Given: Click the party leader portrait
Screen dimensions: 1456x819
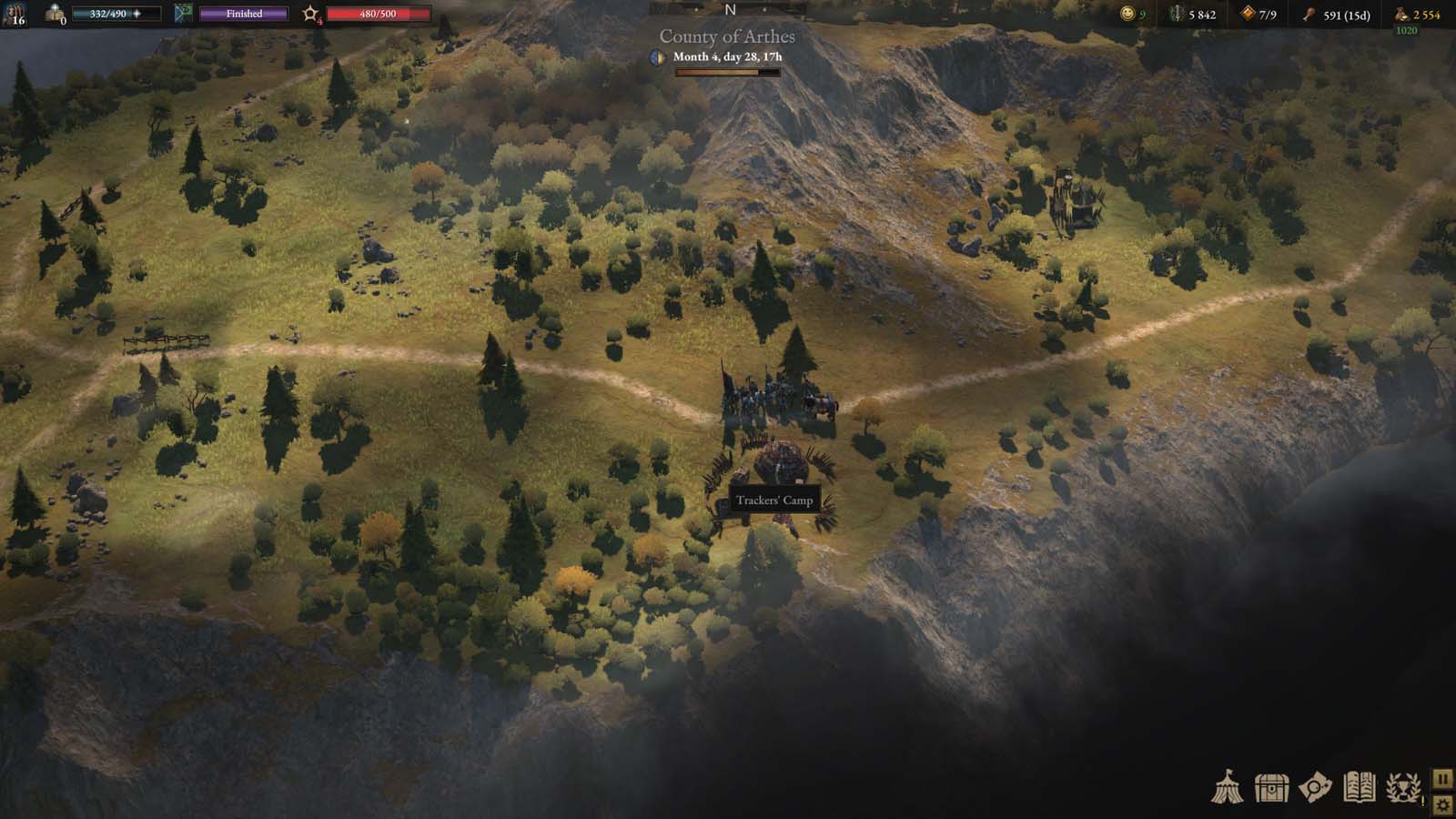Looking at the screenshot, I should tap(13, 14).
